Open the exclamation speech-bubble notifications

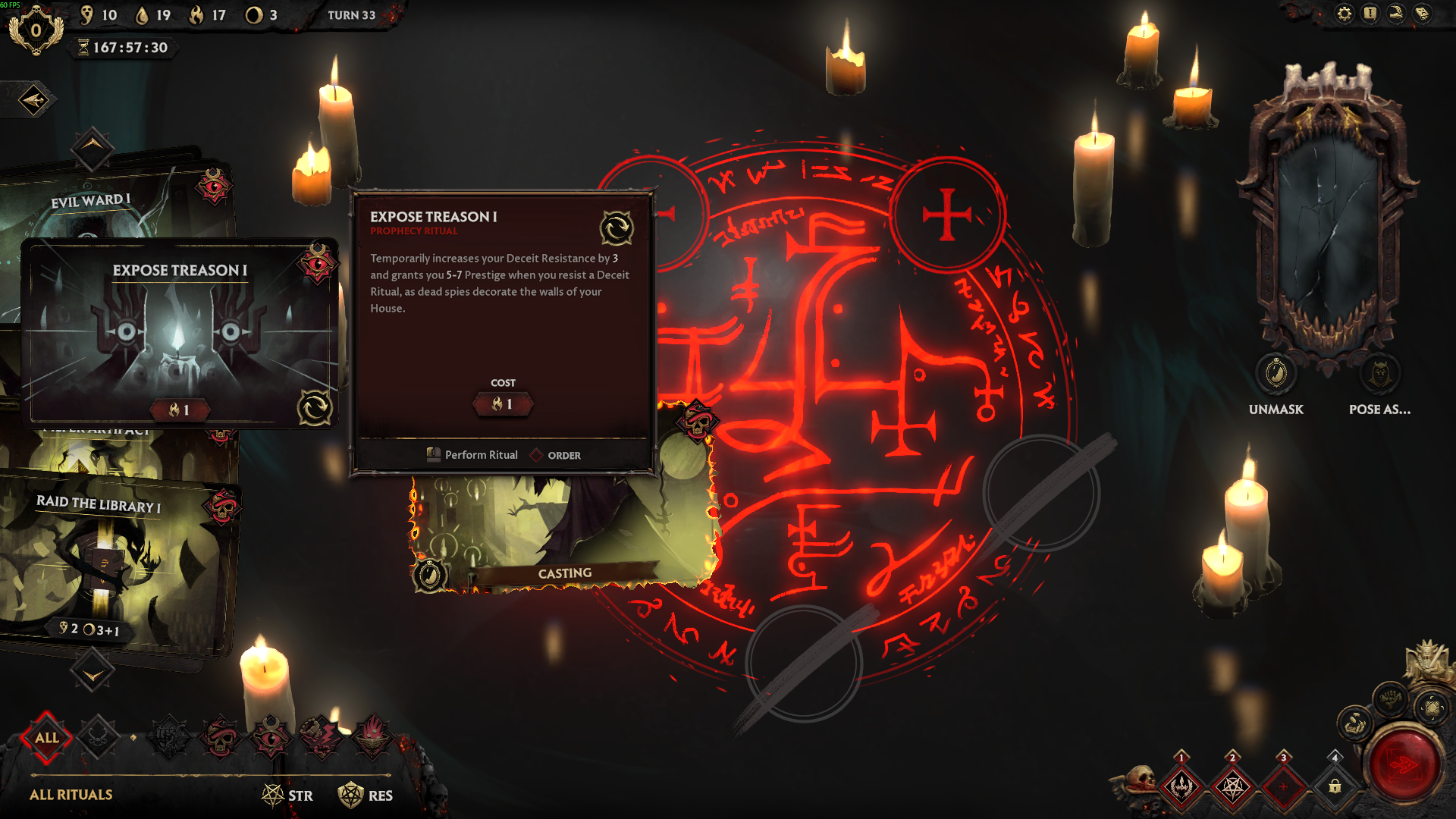click(1370, 14)
